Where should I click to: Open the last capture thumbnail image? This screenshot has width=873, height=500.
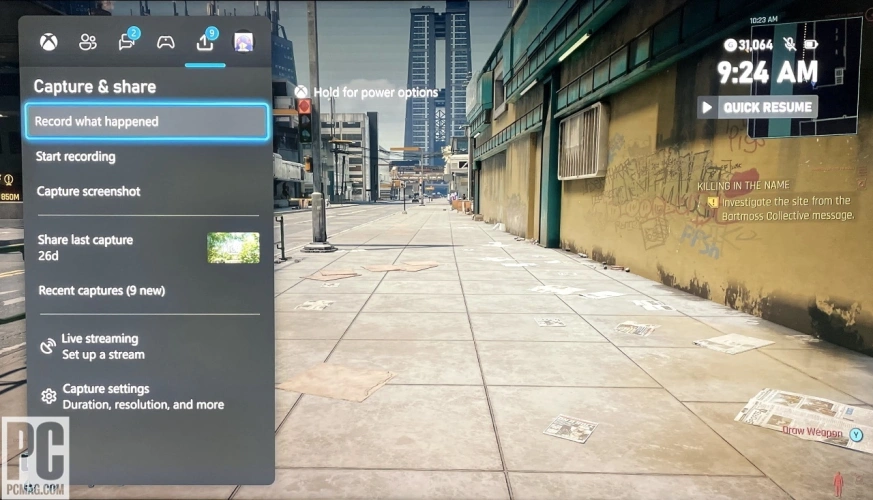pyautogui.click(x=233, y=248)
